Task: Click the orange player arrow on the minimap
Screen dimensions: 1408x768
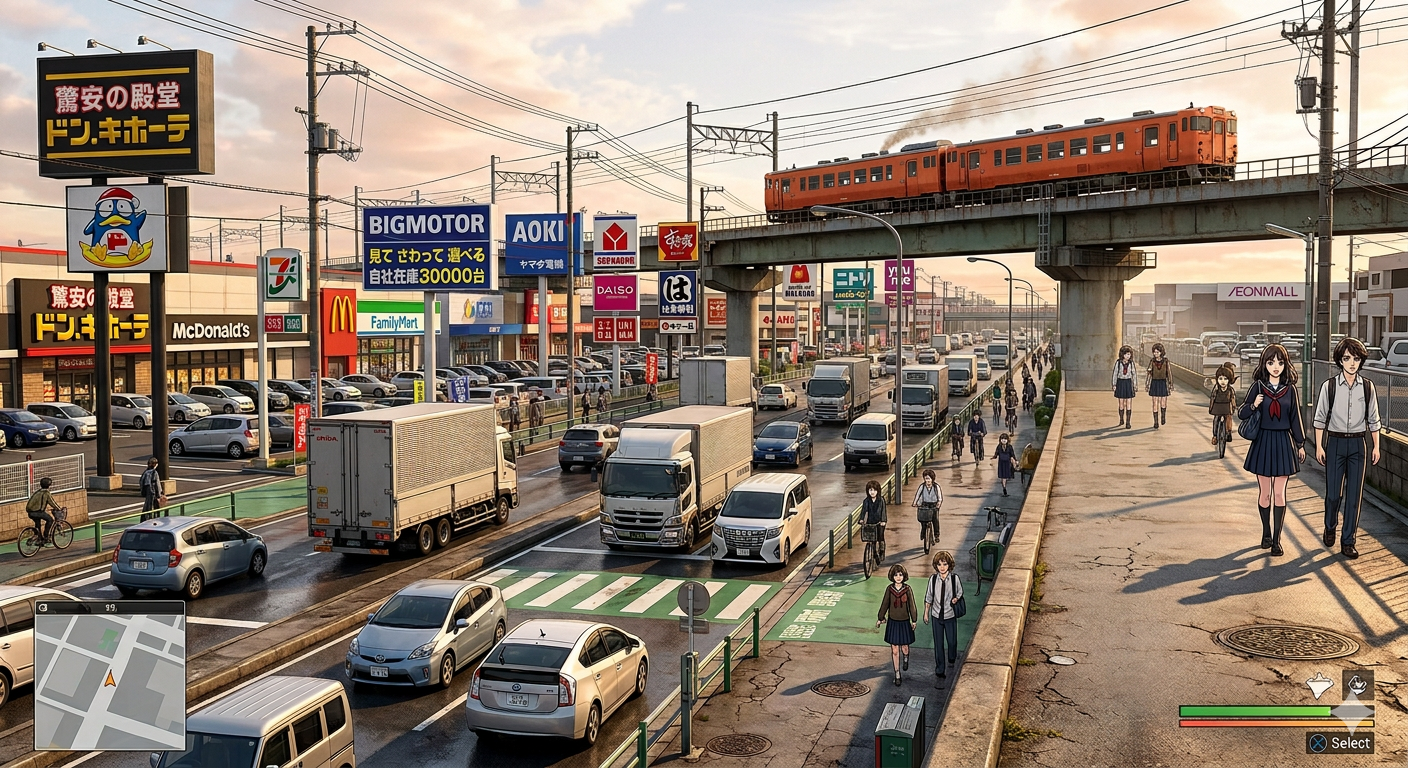Action: 110,679
